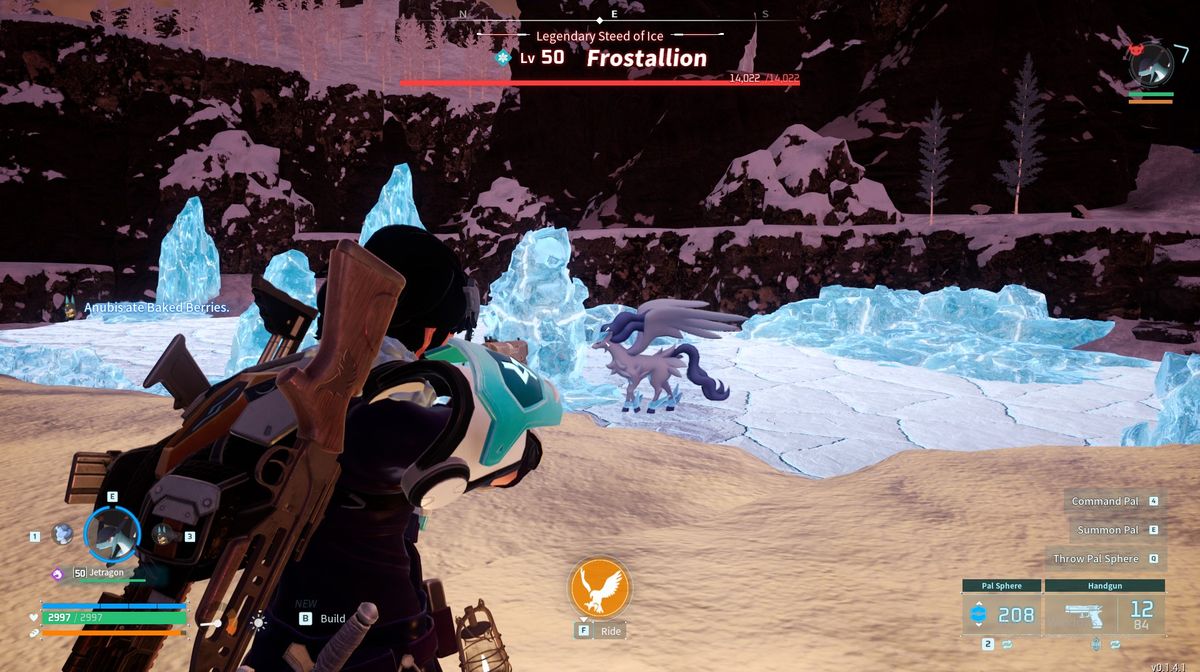This screenshot has width=1200, height=672.
Task: Open the Build menu
Action: [323, 619]
